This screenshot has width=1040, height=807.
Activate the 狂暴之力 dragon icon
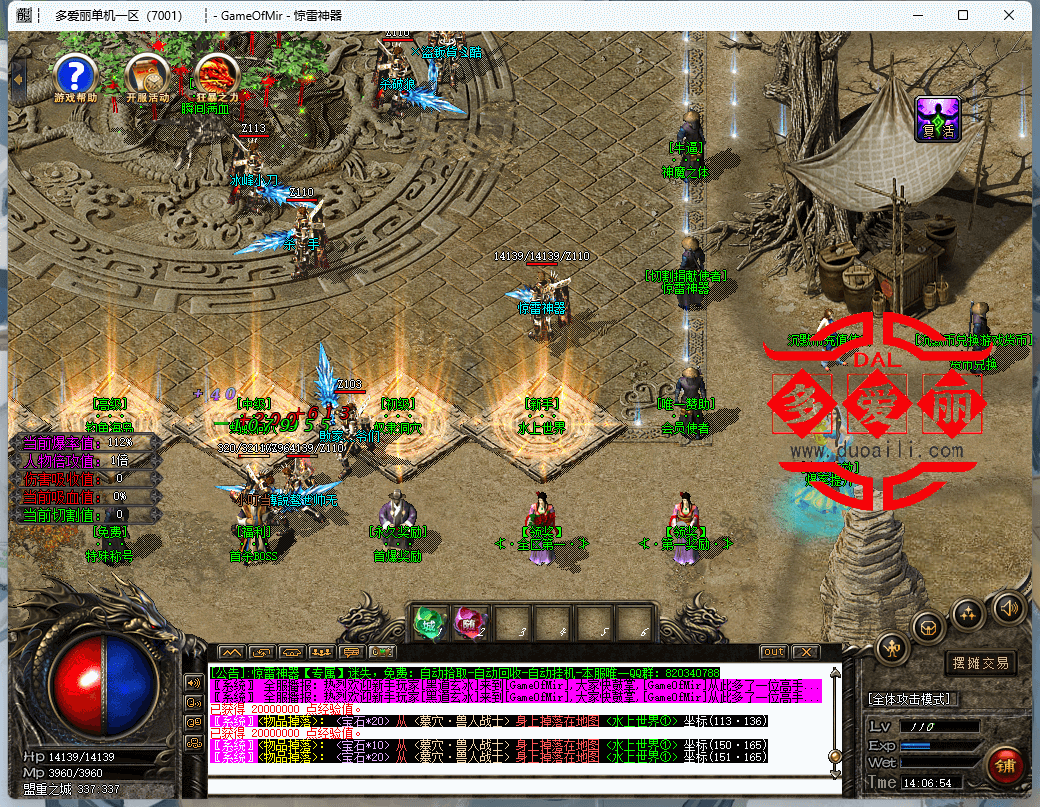(216, 74)
